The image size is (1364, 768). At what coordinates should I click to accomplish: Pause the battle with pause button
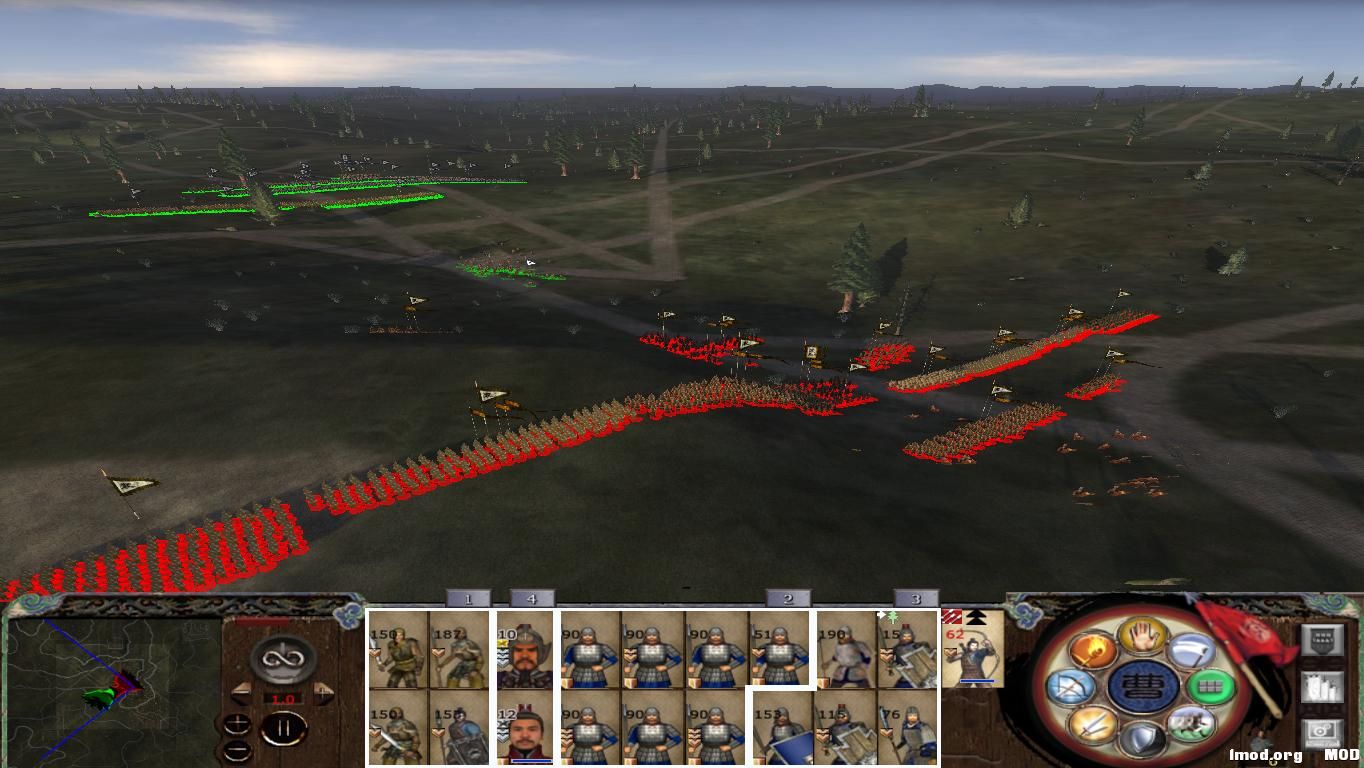pyautogui.click(x=286, y=729)
